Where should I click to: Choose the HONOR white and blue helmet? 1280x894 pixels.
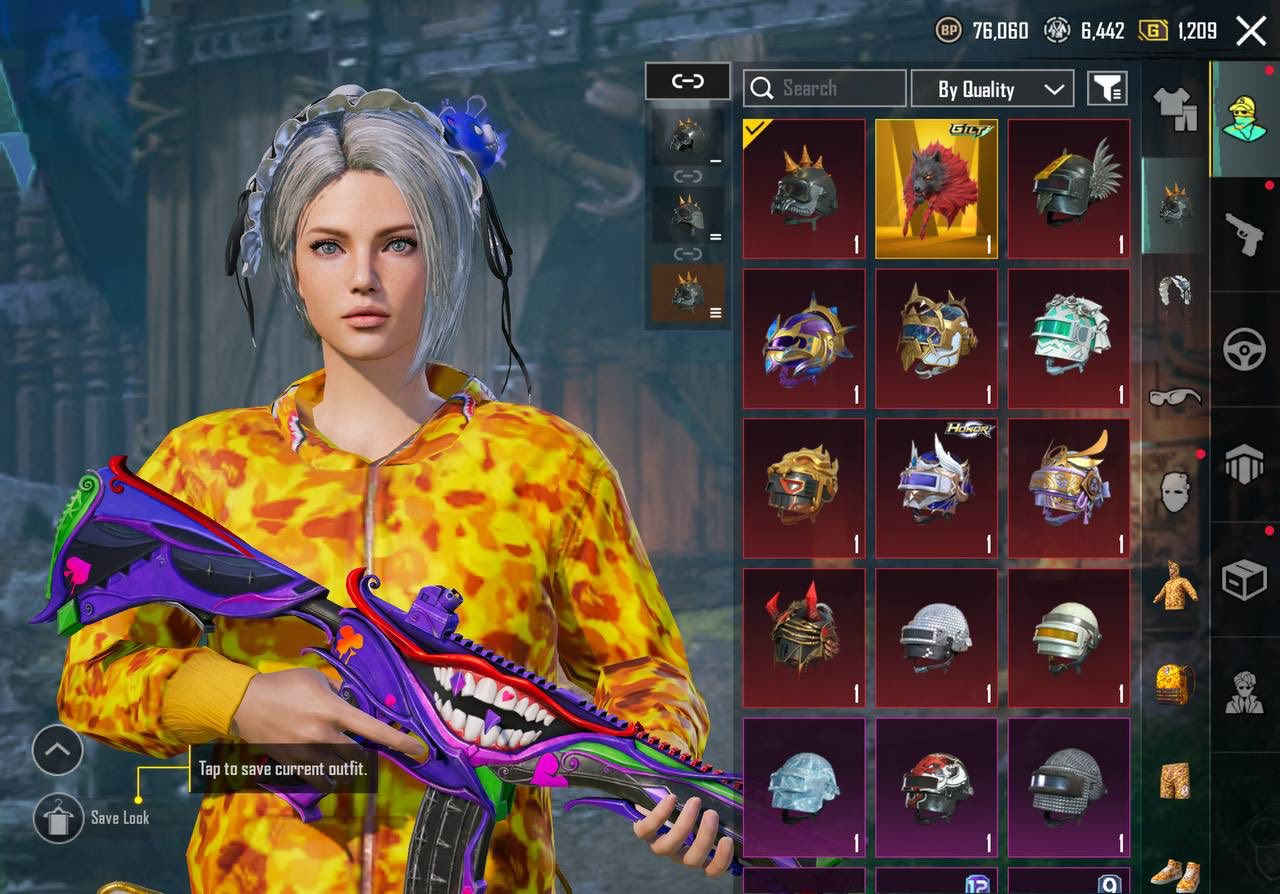point(936,488)
